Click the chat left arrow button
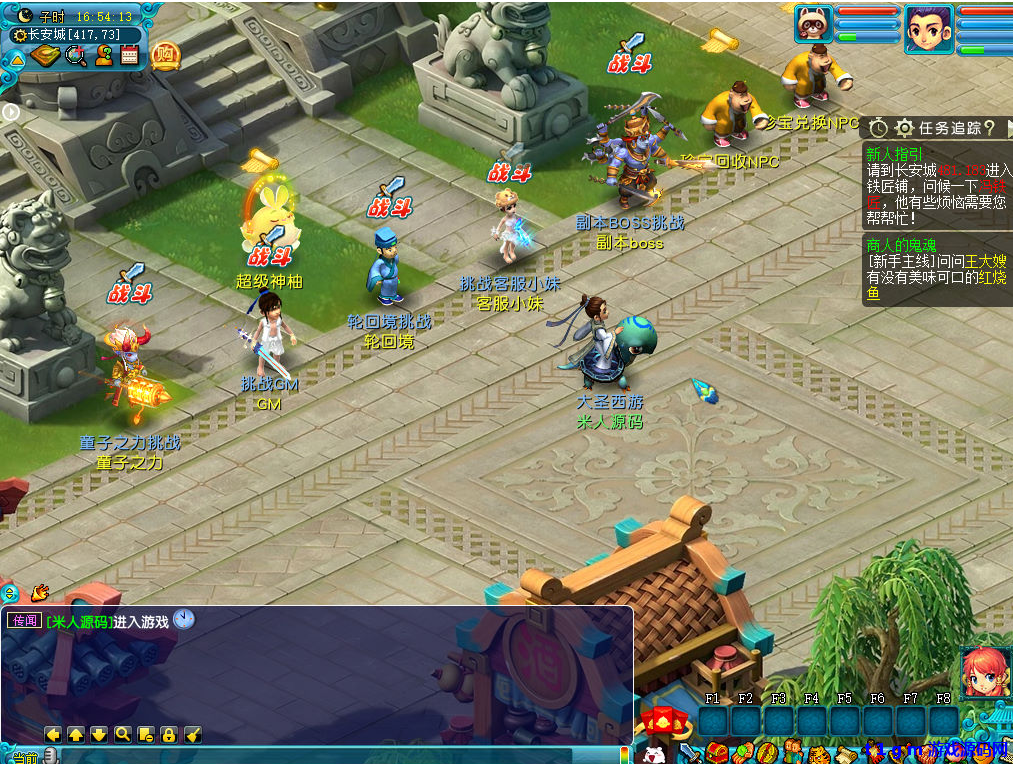This screenshot has height=764, width=1013. coord(53,735)
